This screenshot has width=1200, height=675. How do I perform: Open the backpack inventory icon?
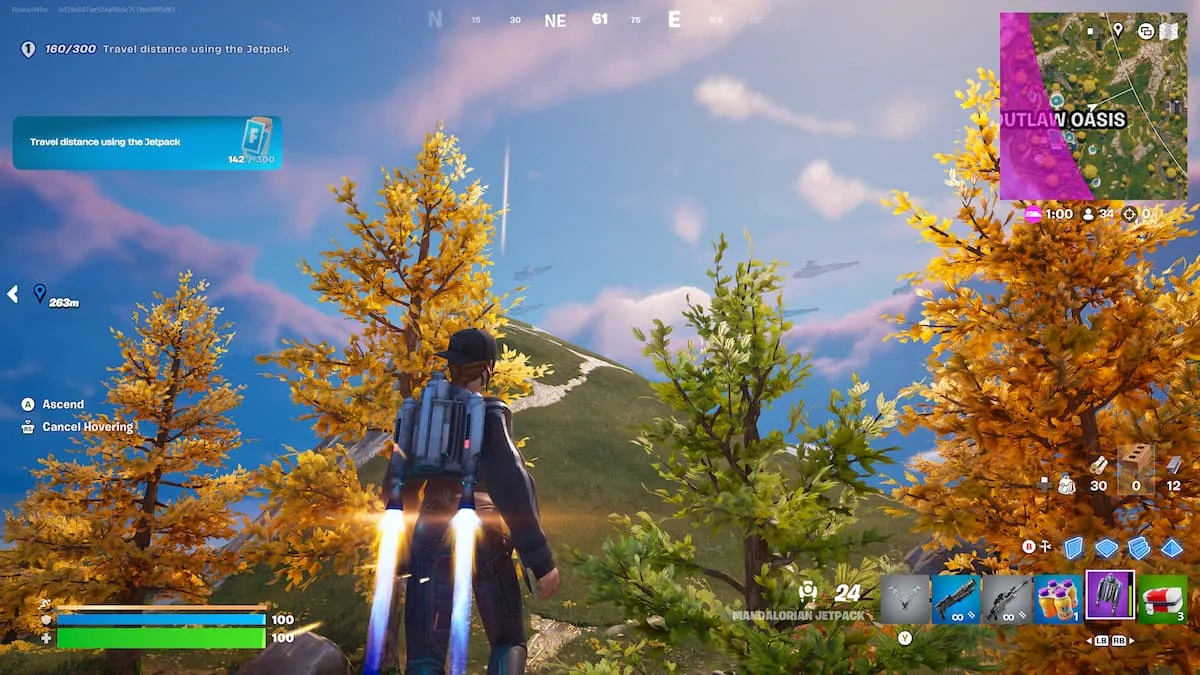click(1067, 485)
